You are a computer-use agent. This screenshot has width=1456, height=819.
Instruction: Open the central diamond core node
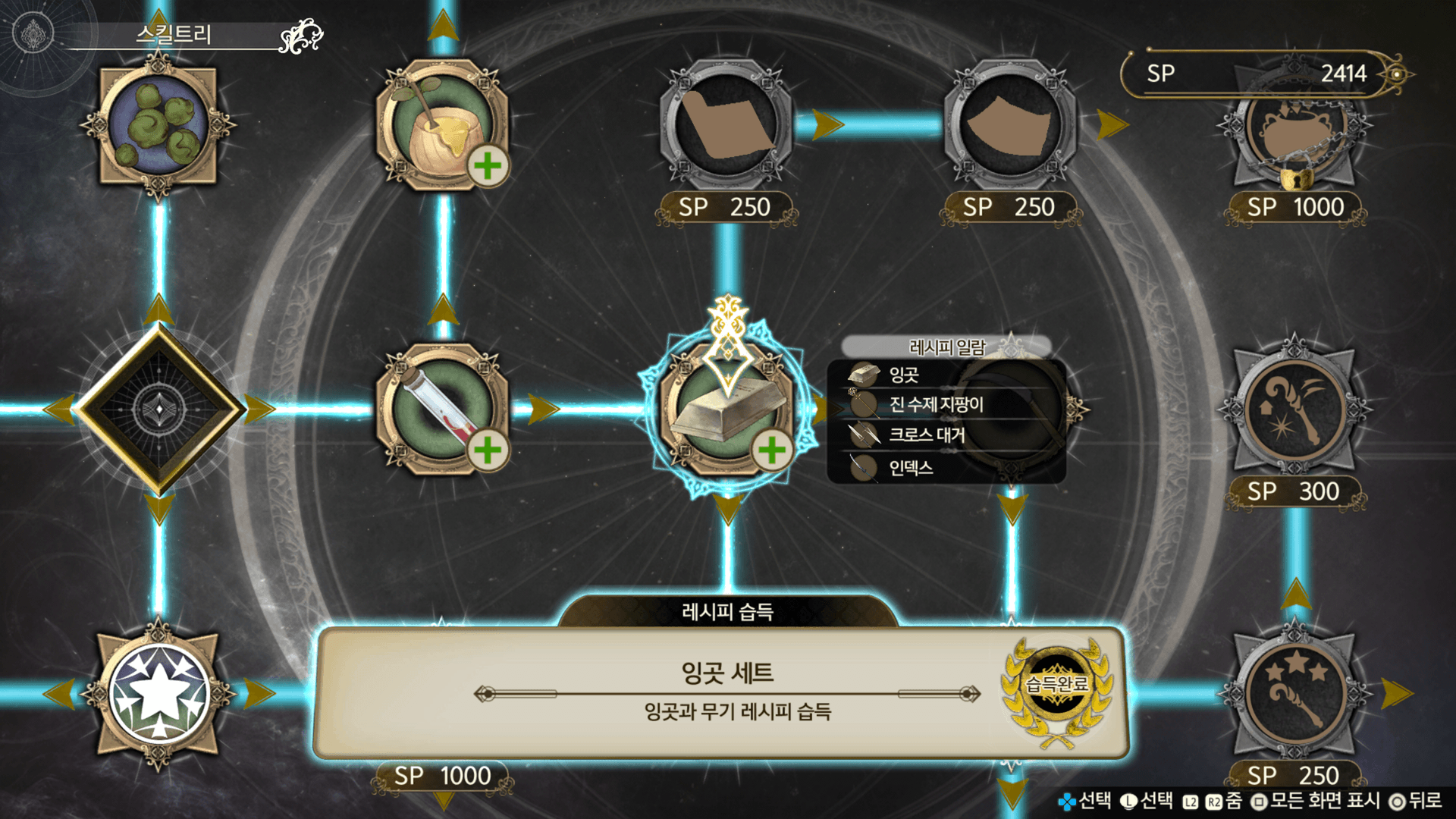pos(158,409)
